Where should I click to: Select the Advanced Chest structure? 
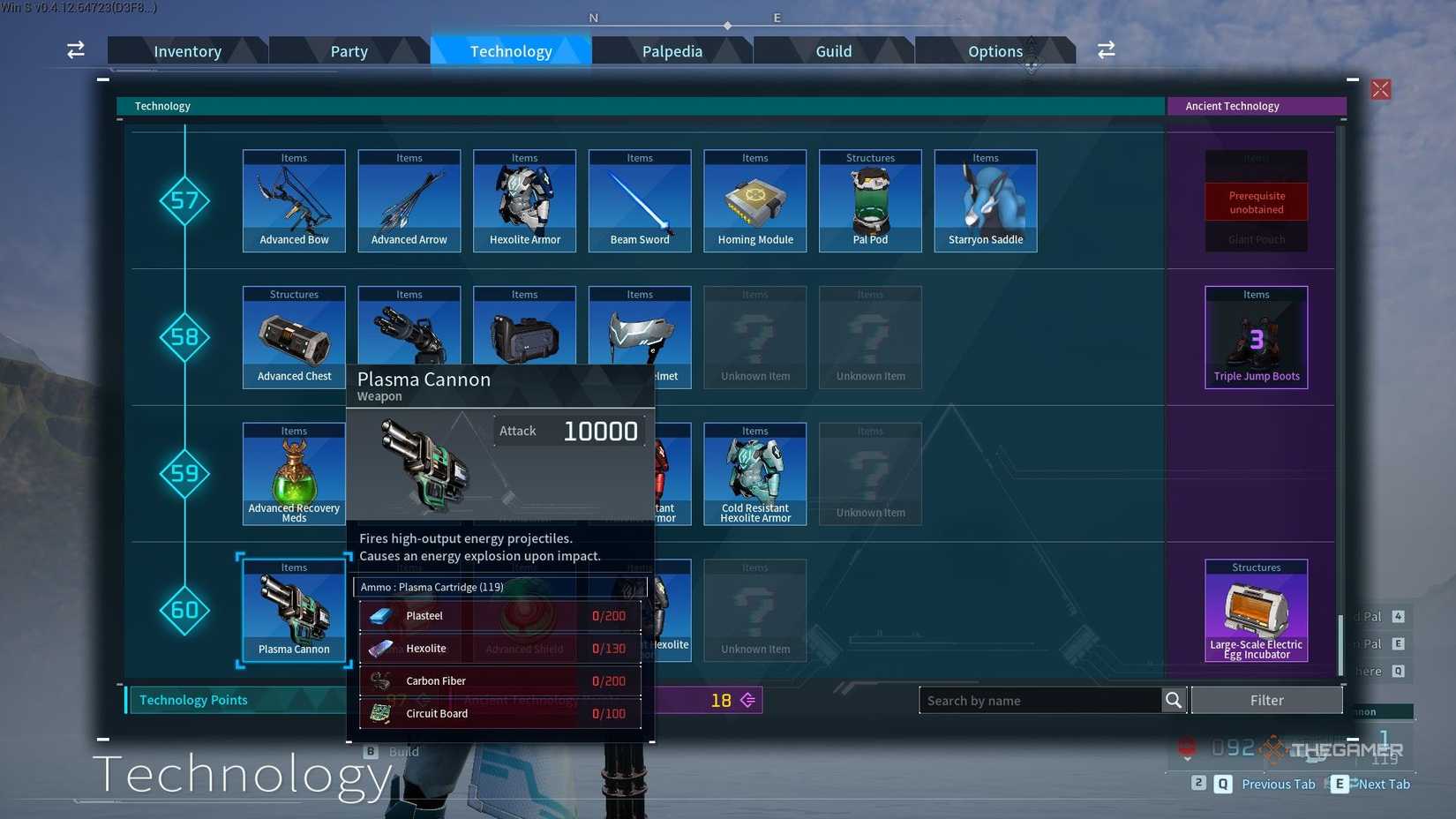pyautogui.click(x=293, y=337)
